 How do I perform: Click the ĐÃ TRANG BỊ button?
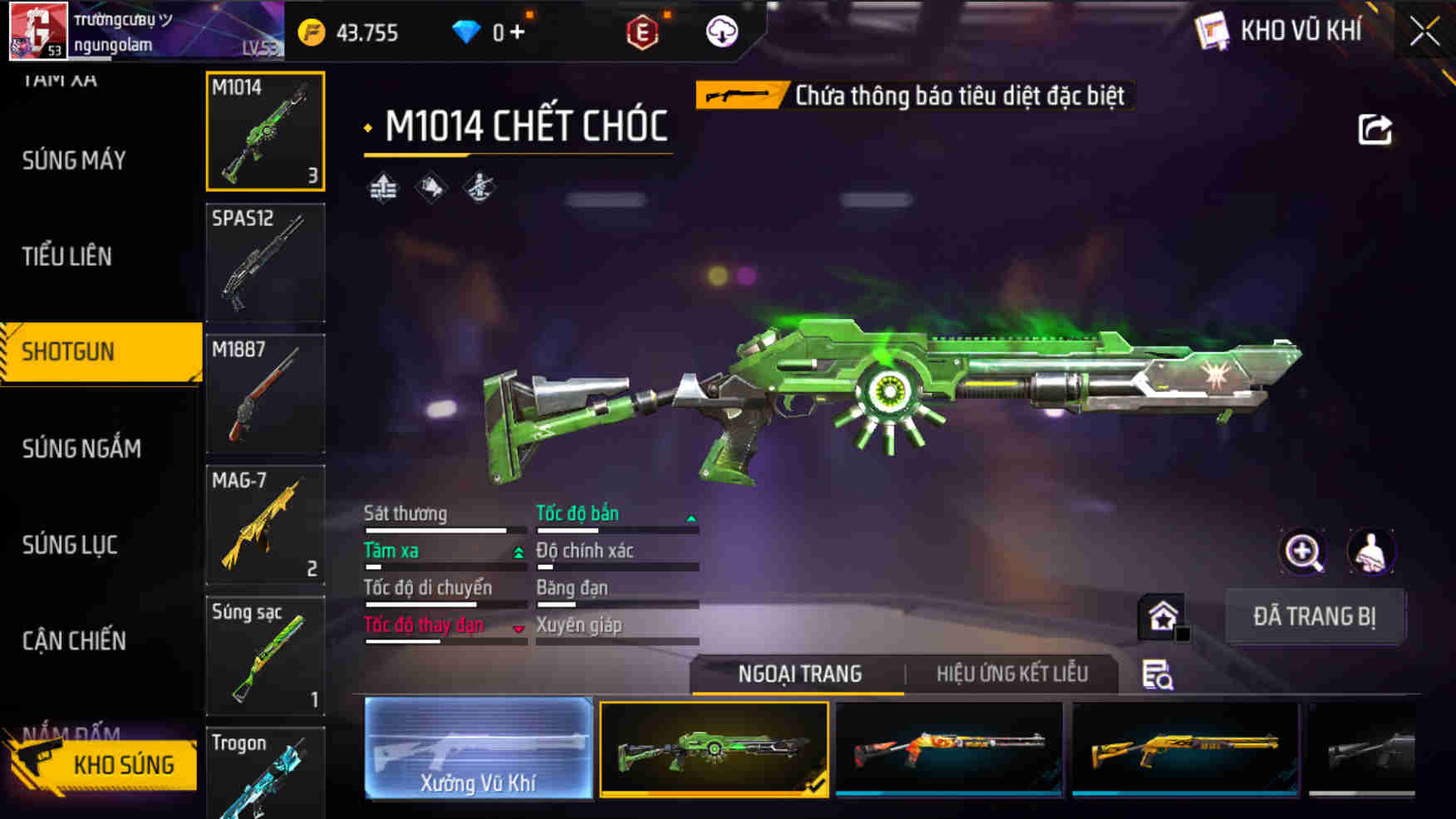click(1314, 616)
